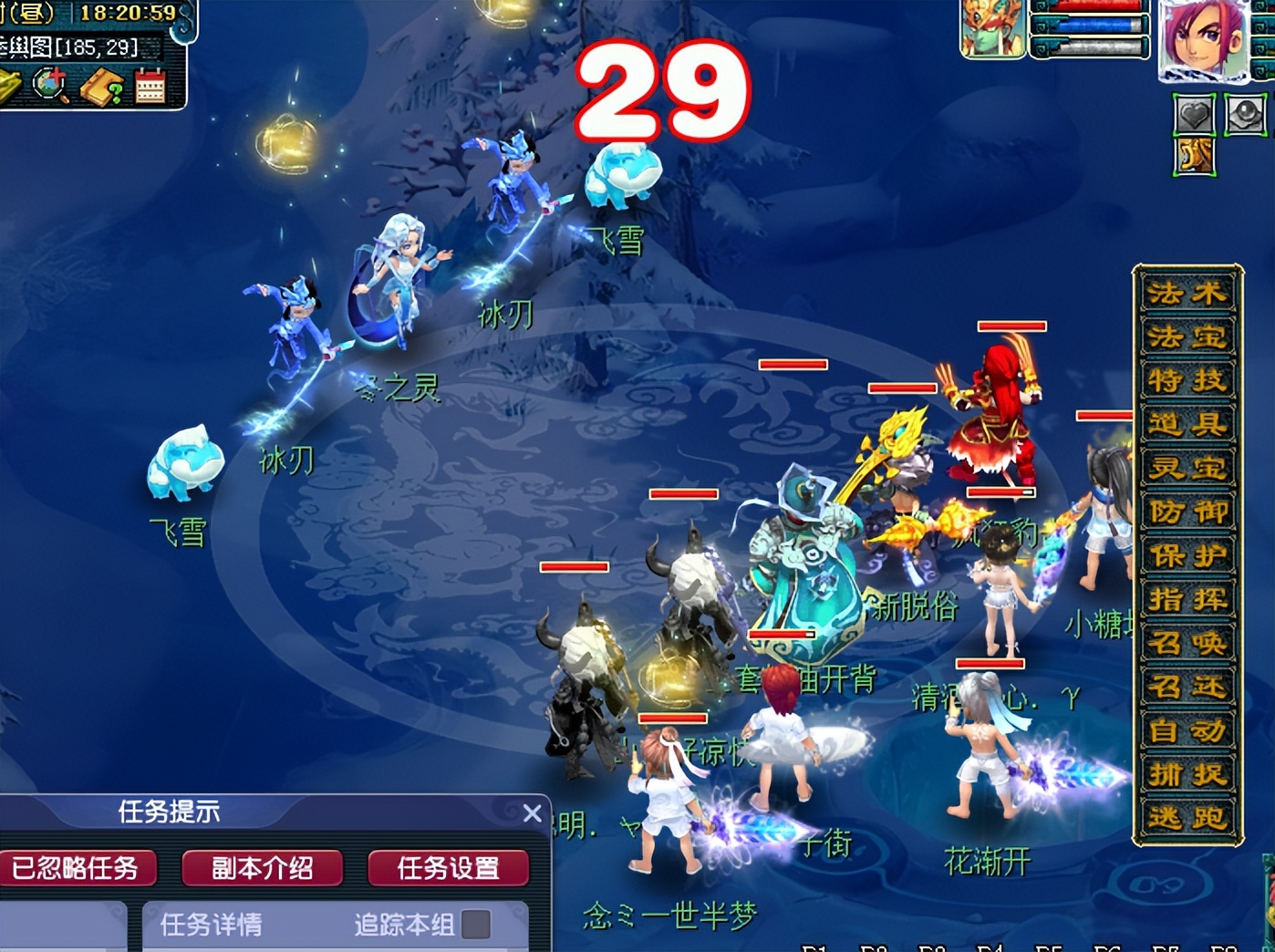Open the 已忽略任务 ignored quests list
Image resolution: width=1275 pixels, height=952 pixels.
click(77, 868)
